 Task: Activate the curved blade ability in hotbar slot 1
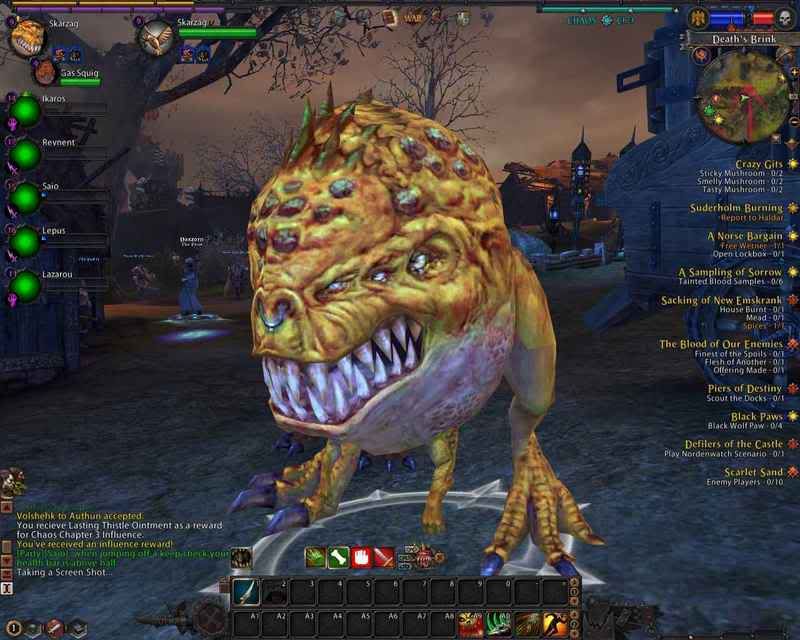coord(246,591)
